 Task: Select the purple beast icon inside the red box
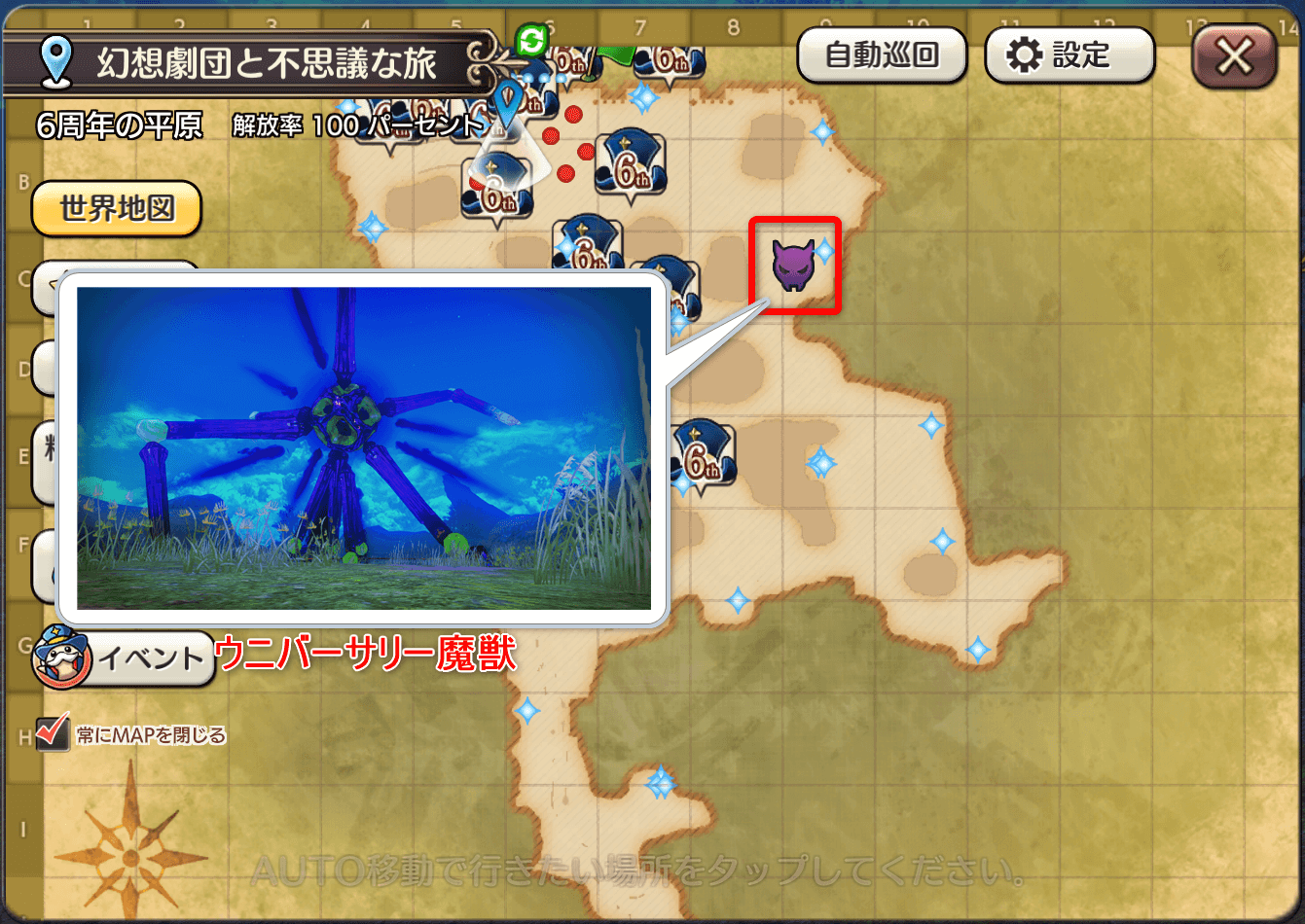pyautogui.click(x=794, y=266)
